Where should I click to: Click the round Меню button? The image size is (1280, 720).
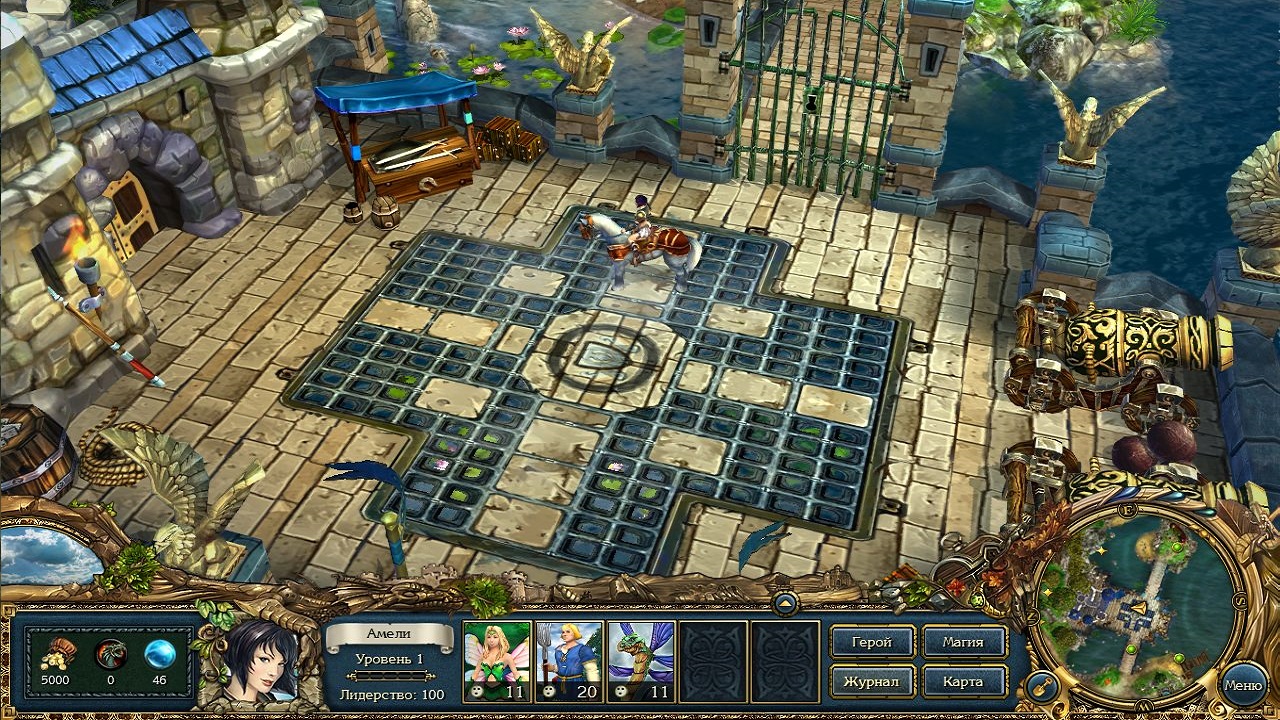(1243, 686)
